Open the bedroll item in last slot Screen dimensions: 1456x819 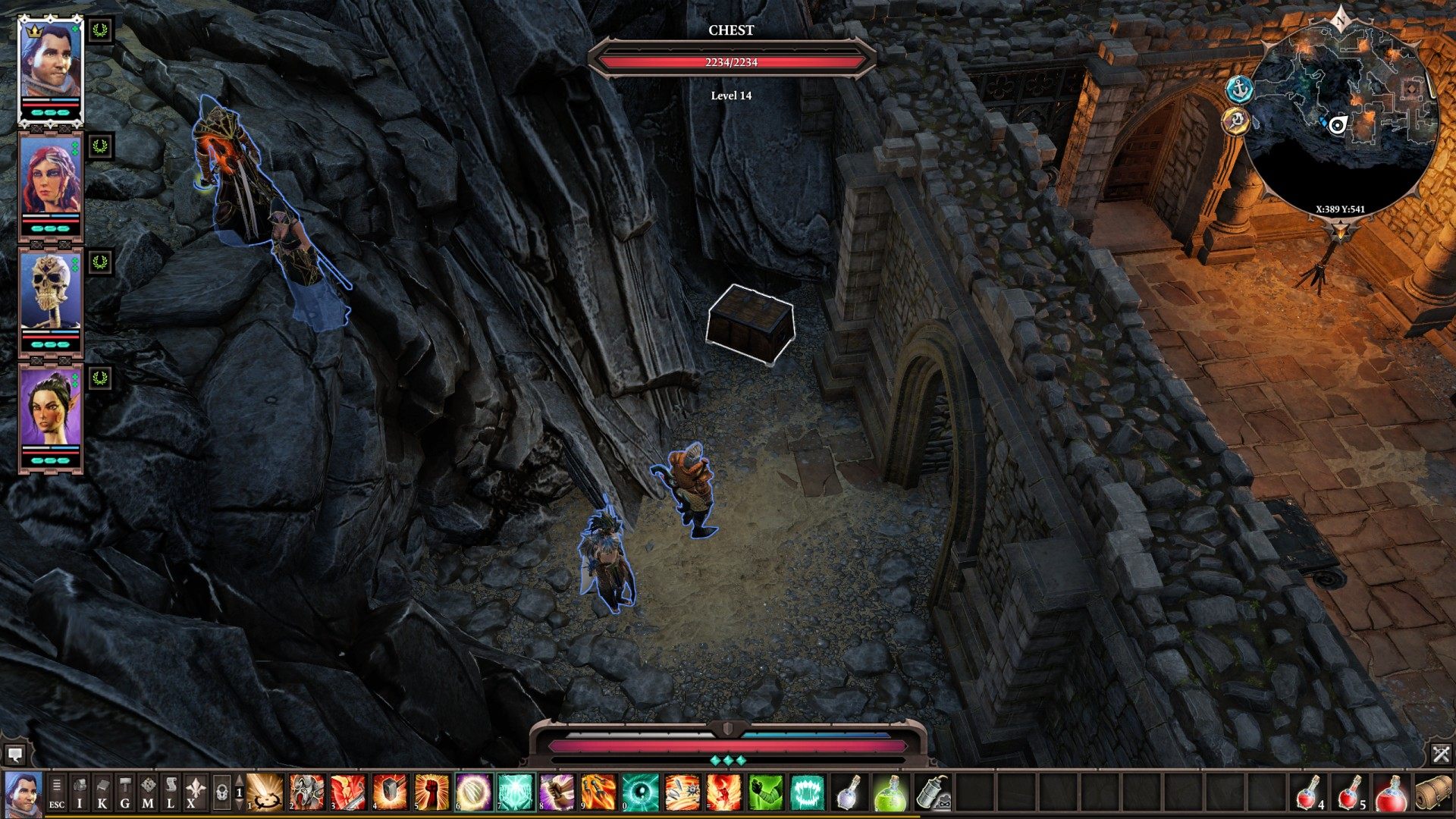[x=1432, y=792]
